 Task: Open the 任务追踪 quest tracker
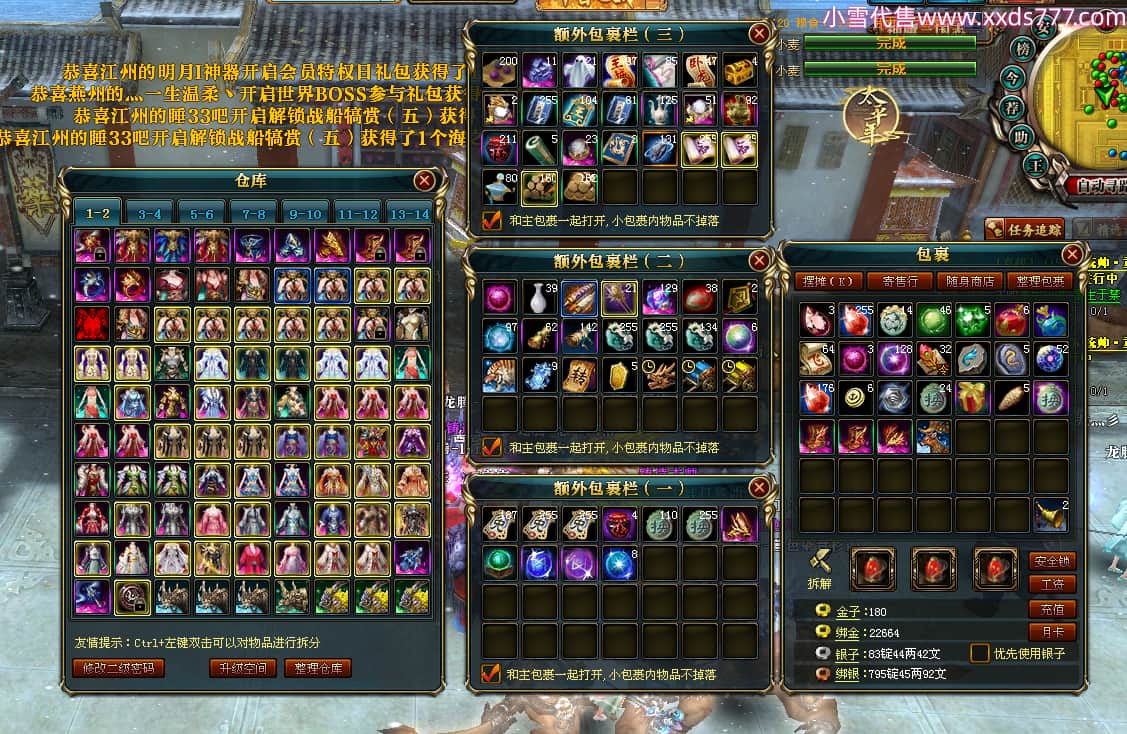pos(1023,229)
